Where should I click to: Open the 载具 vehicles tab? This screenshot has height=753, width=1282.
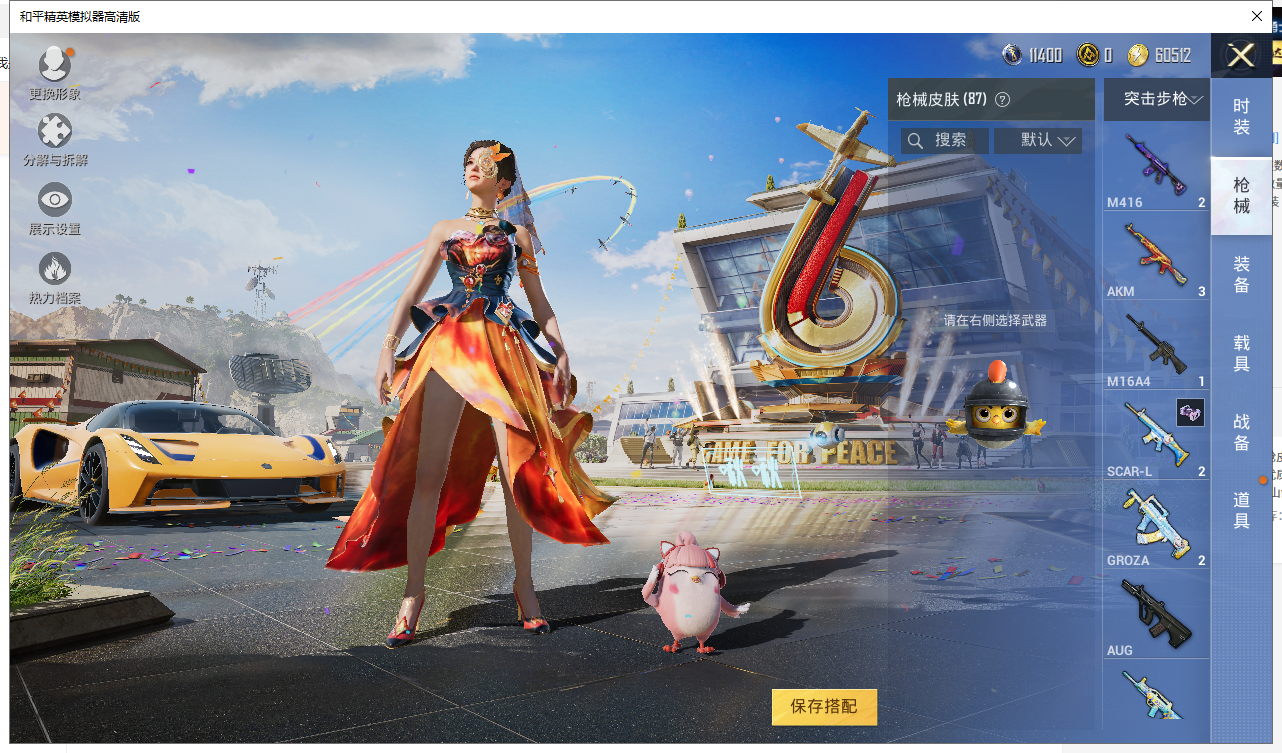pos(1241,354)
